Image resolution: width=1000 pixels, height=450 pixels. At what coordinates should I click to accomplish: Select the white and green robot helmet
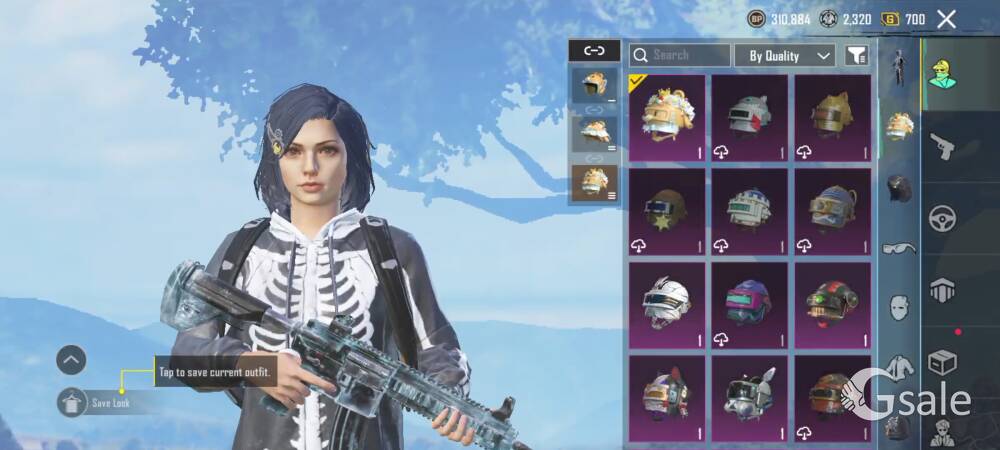pos(750,211)
